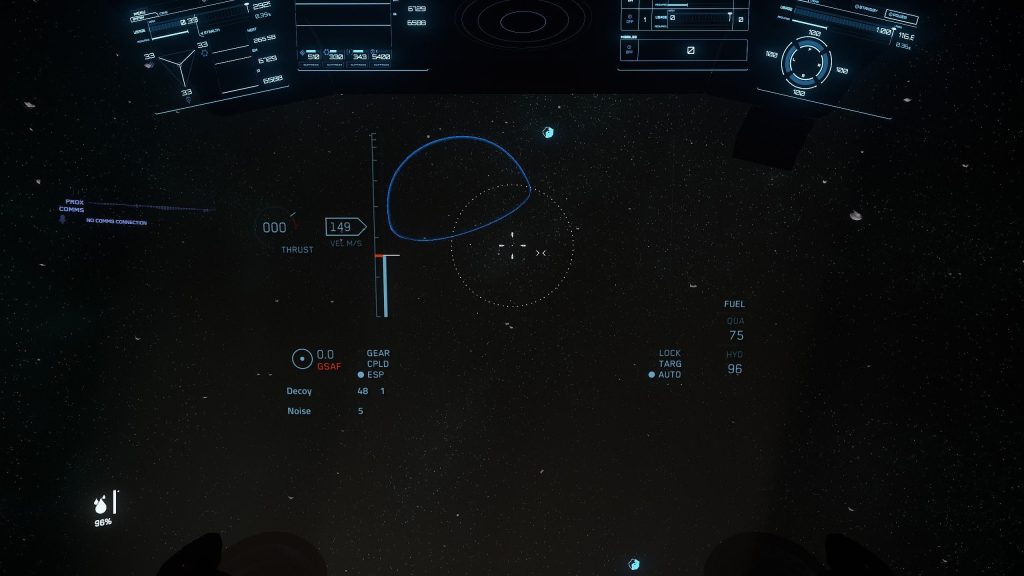1024x576 pixels.
Task: Select the Noise countermeasure row
Action: [x=299, y=411]
